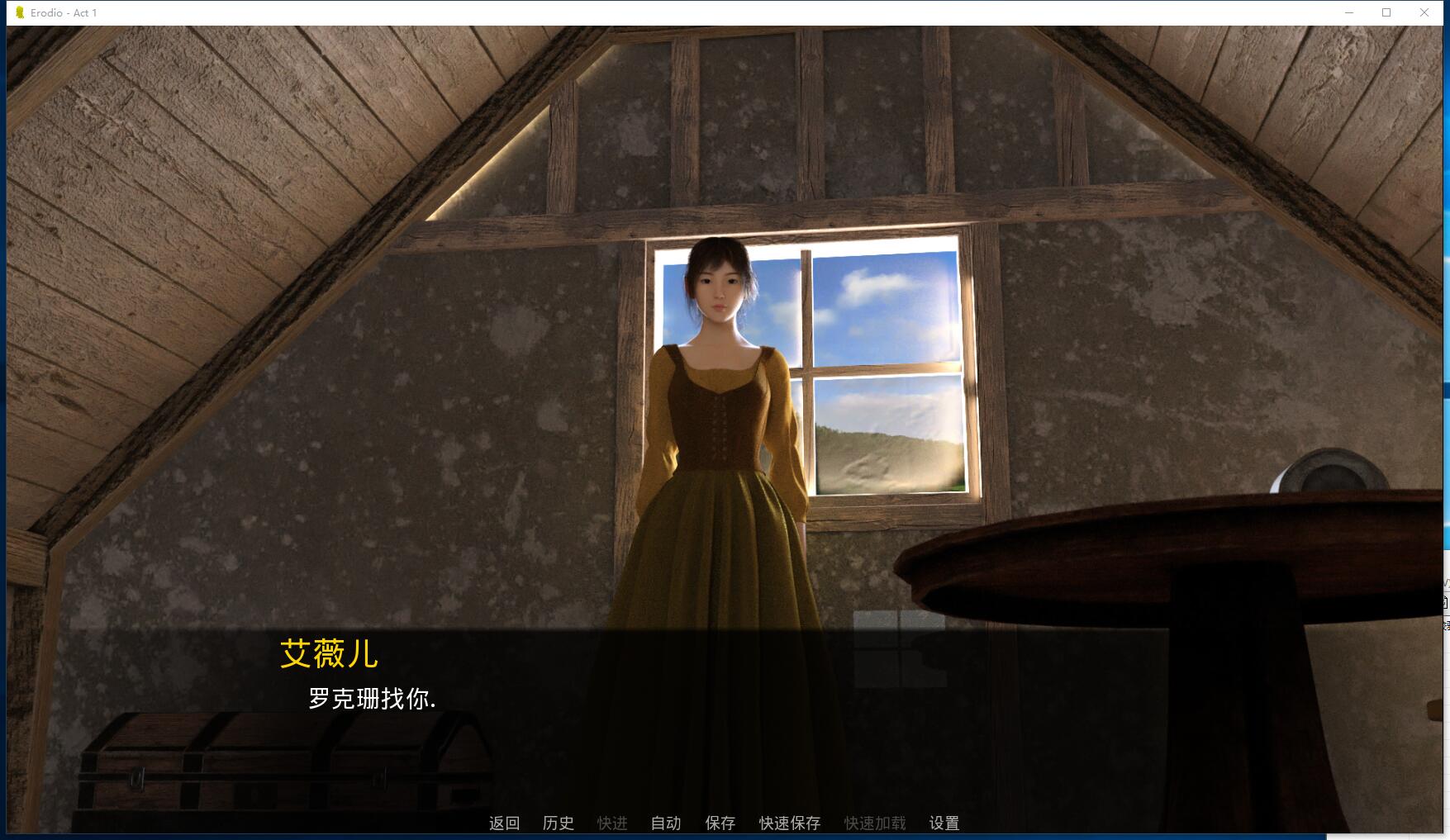Click the title text Erodio - Act 1
The height and width of the screenshot is (840, 1450).
63,12
